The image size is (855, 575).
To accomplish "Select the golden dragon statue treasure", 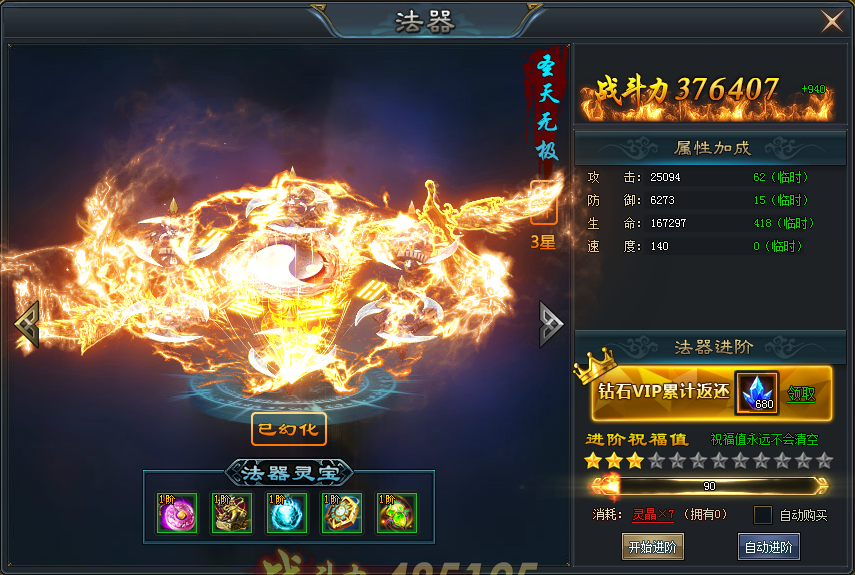I will (x=232, y=513).
